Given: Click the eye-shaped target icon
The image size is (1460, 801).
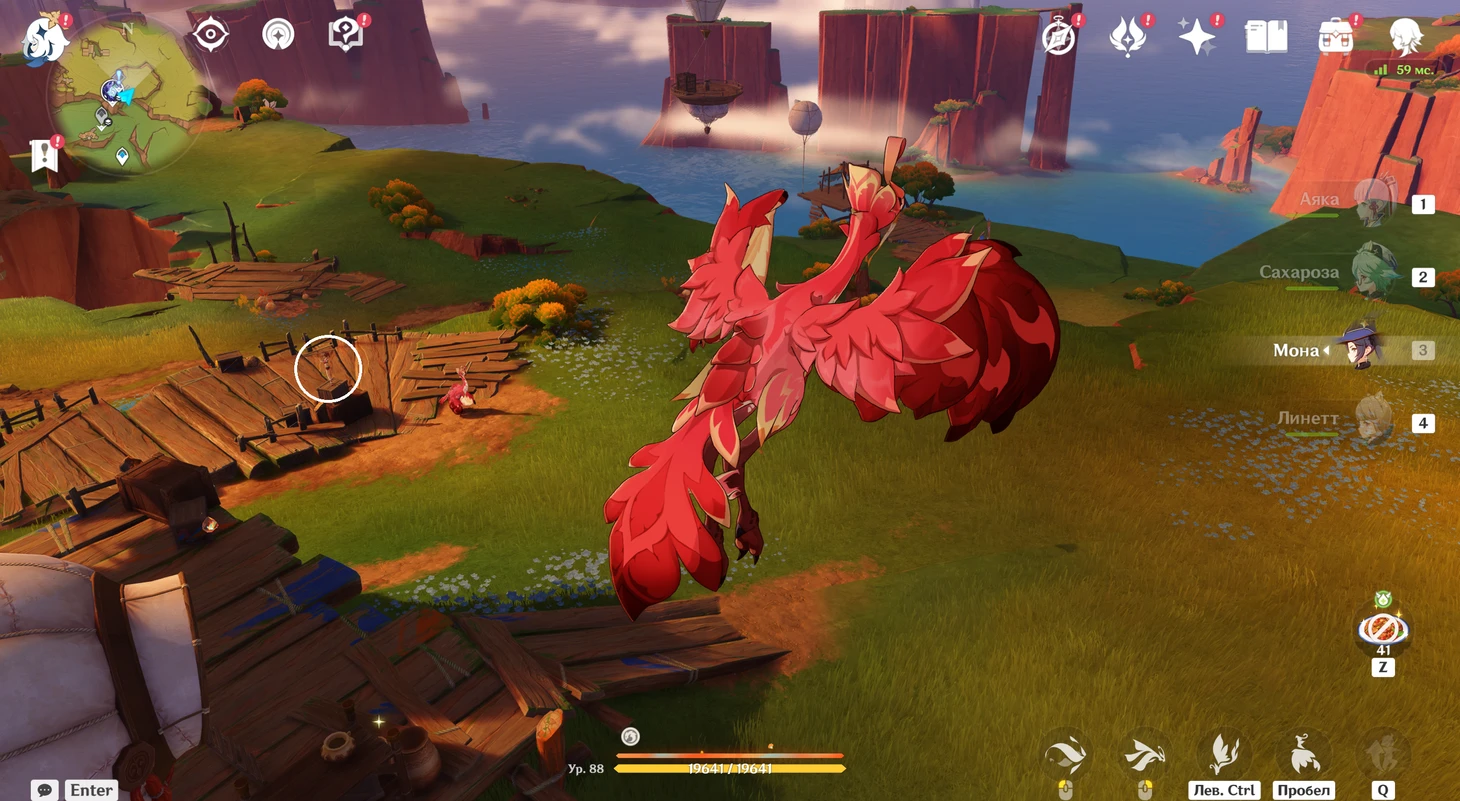Looking at the screenshot, I should [x=211, y=35].
